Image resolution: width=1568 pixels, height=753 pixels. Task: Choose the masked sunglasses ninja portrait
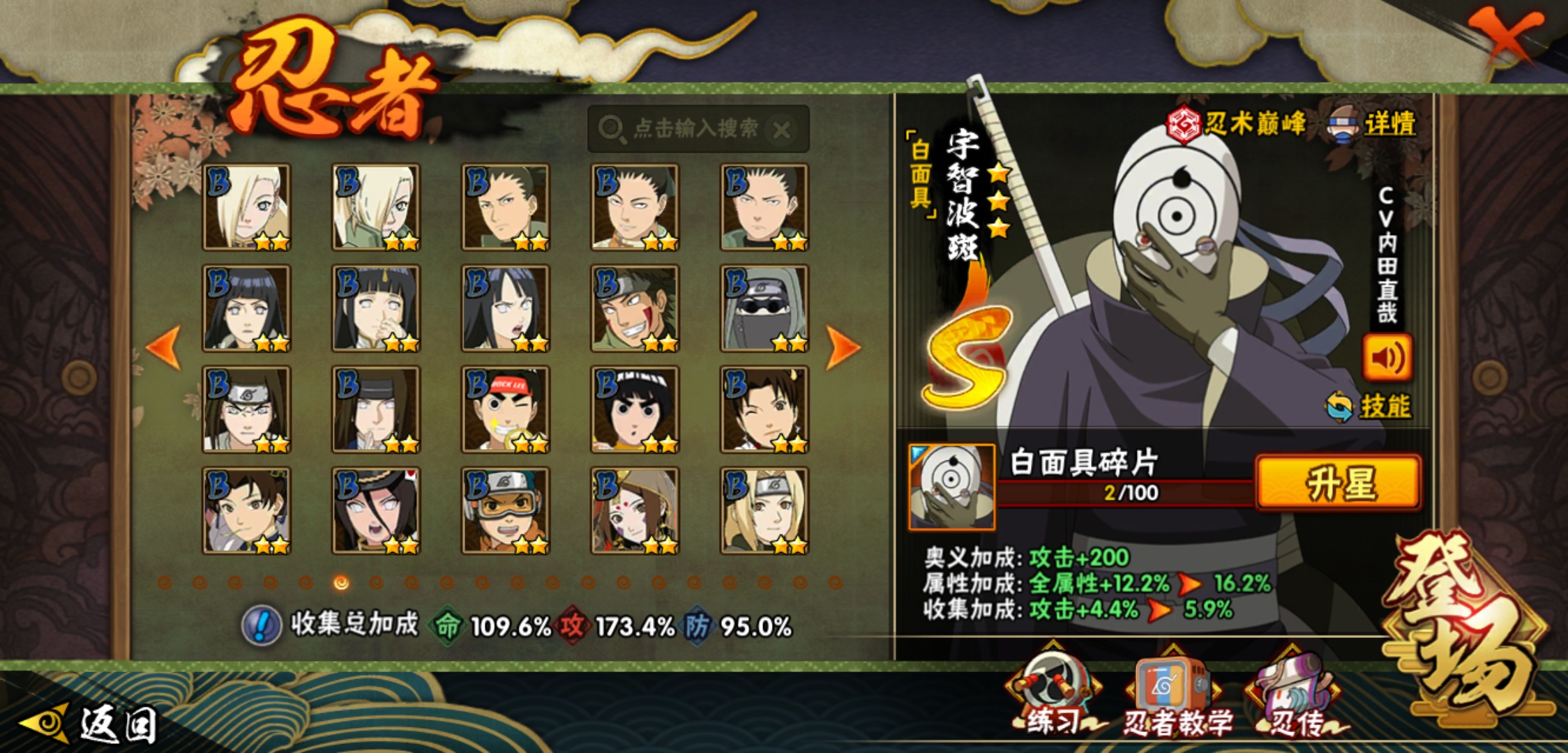click(x=764, y=308)
